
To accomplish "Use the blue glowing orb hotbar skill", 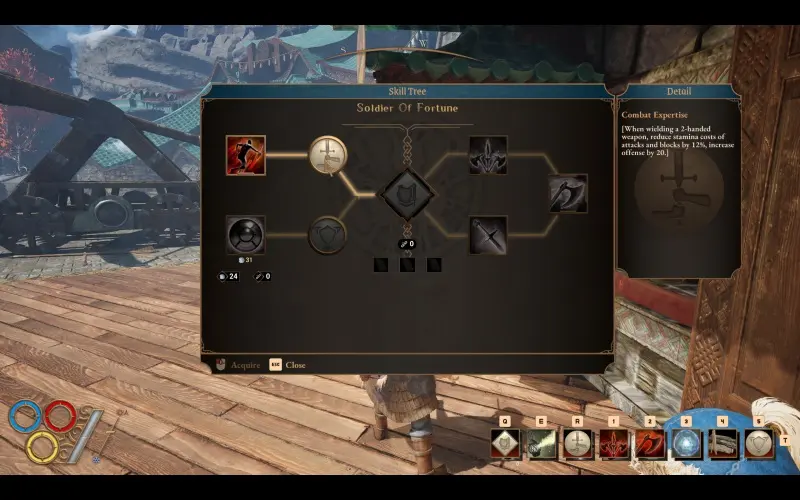I will (687, 443).
